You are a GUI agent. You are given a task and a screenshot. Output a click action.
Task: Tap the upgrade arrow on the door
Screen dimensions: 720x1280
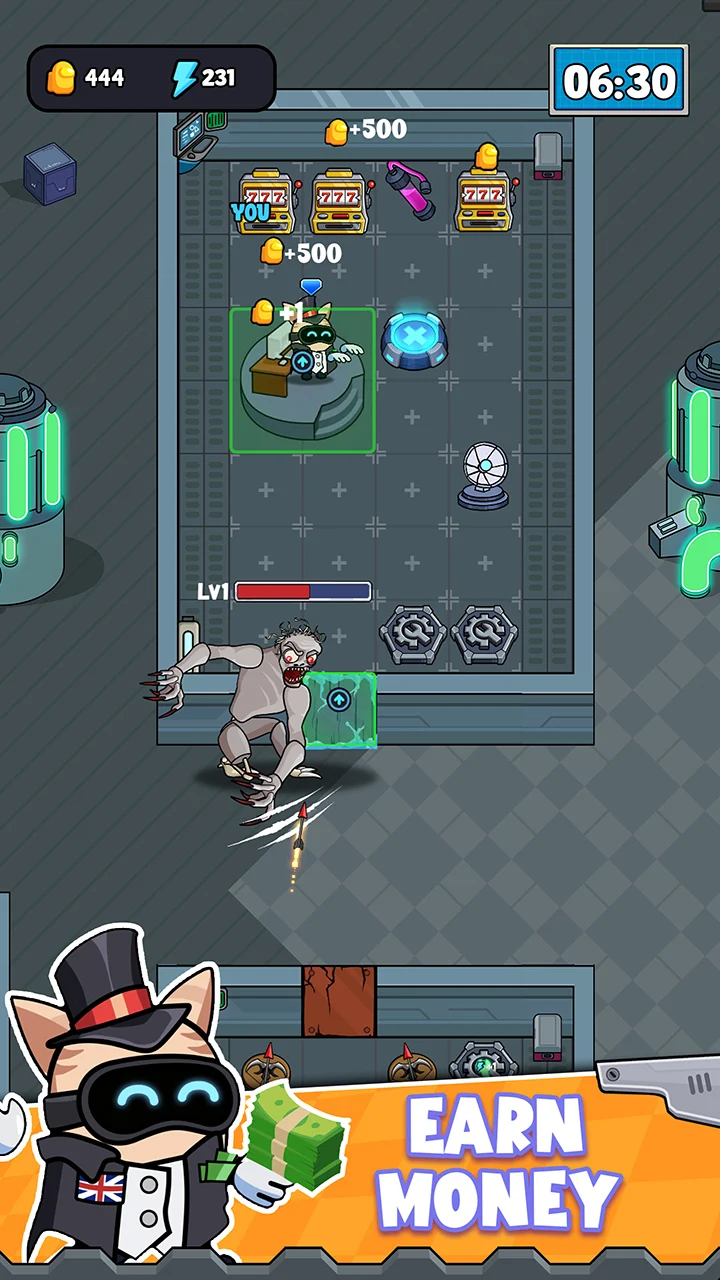click(339, 700)
